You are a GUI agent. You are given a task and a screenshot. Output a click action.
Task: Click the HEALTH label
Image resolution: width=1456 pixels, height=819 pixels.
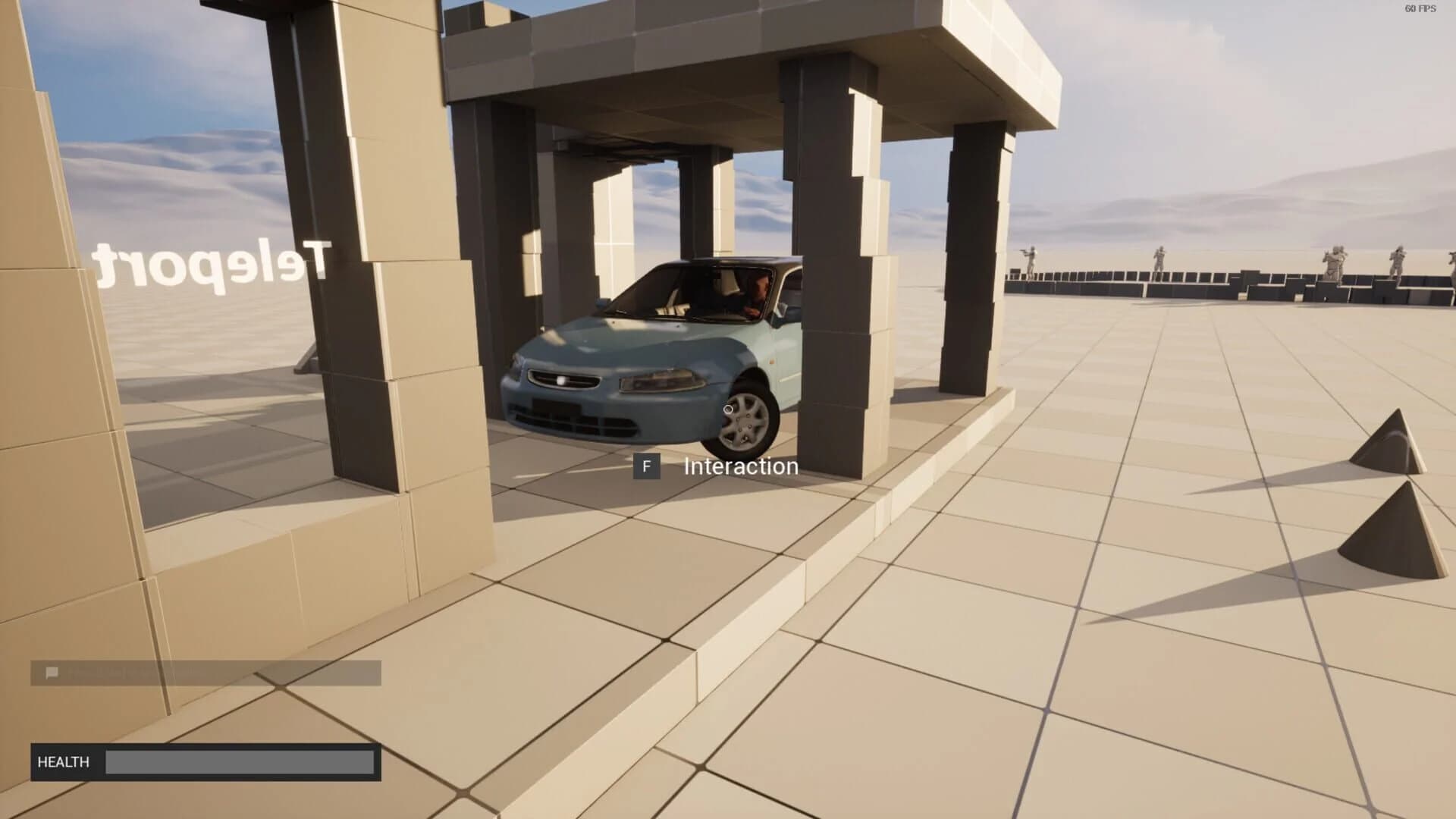click(x=64, y=761)
